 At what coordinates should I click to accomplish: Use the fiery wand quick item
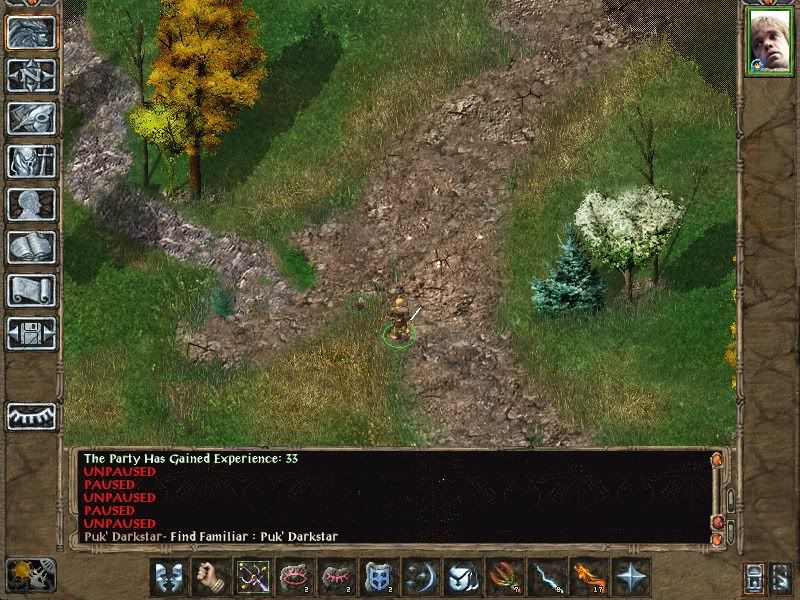(589, 577)
